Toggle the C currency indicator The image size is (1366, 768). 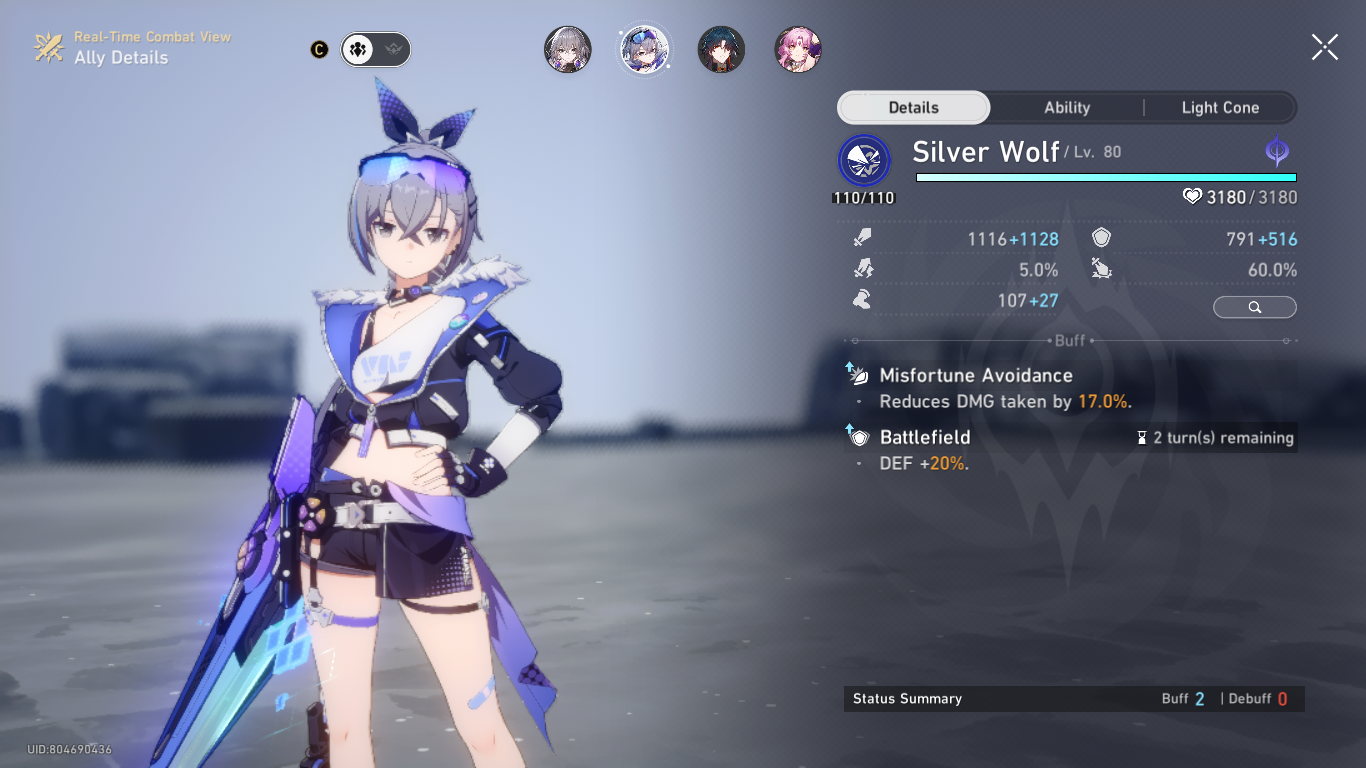tap(318, 48)
